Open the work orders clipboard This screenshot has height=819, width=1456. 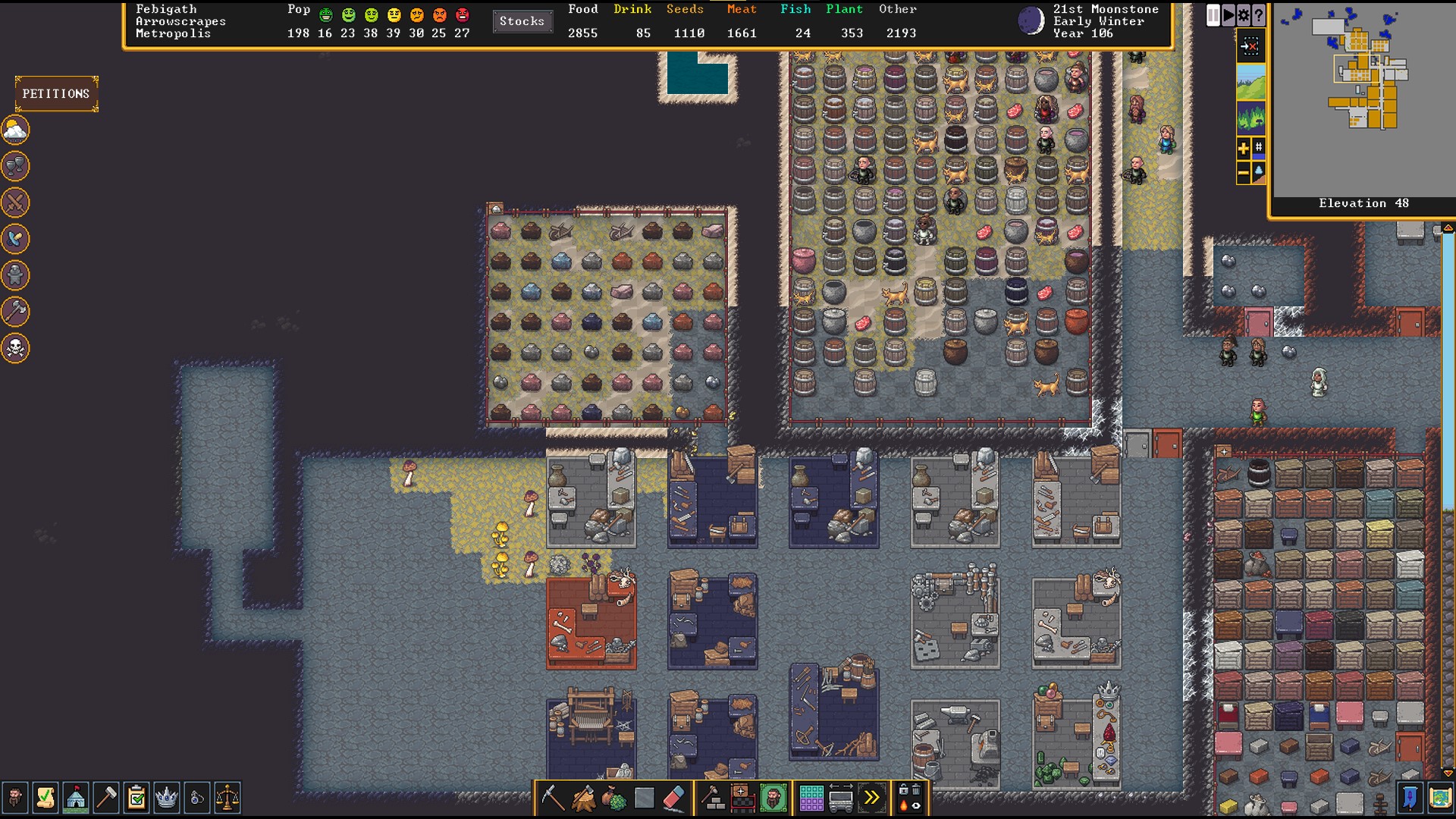point(136,798)
